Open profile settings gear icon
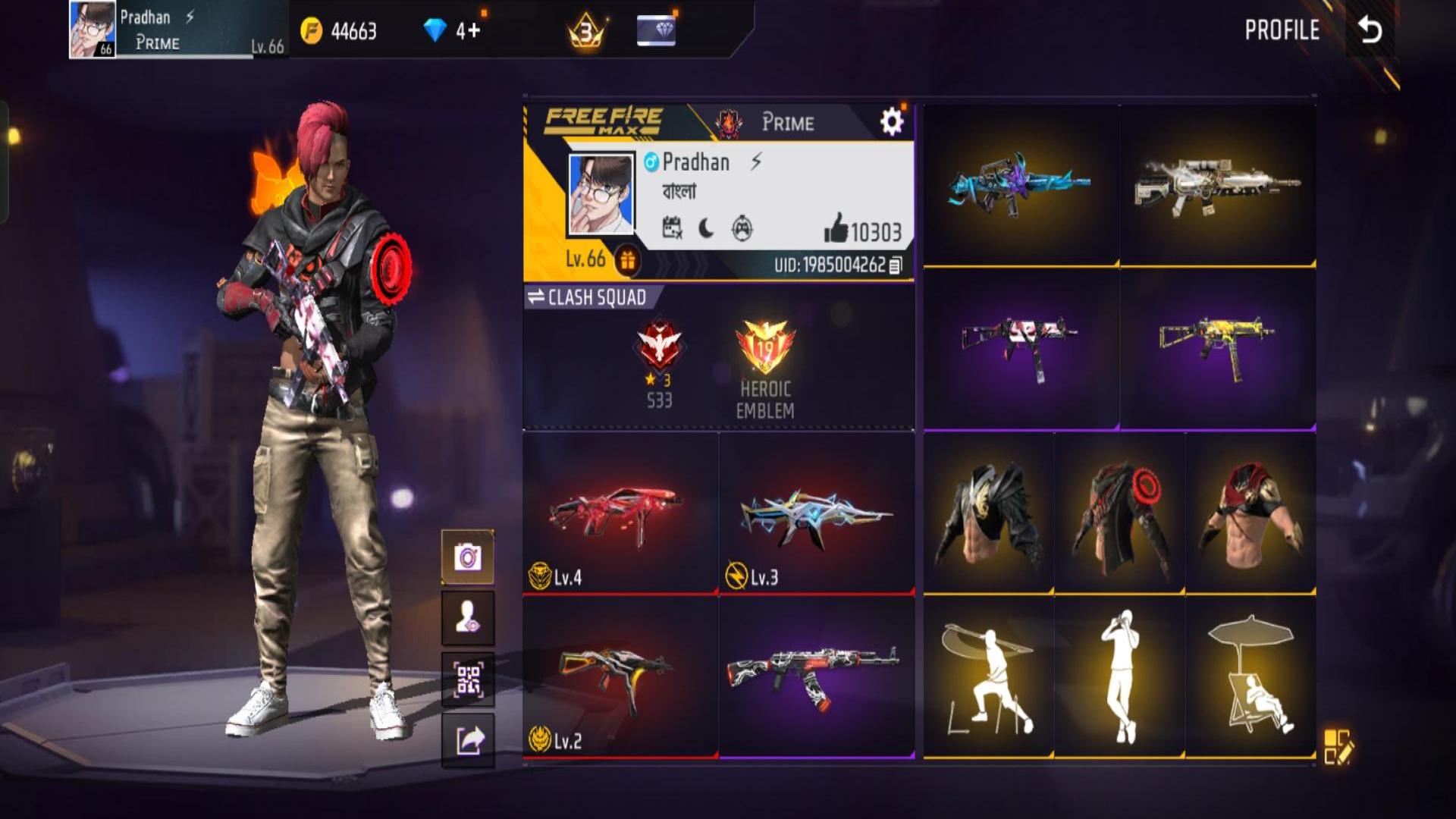This screenshot has width=1456, height=819. [891, 121]
